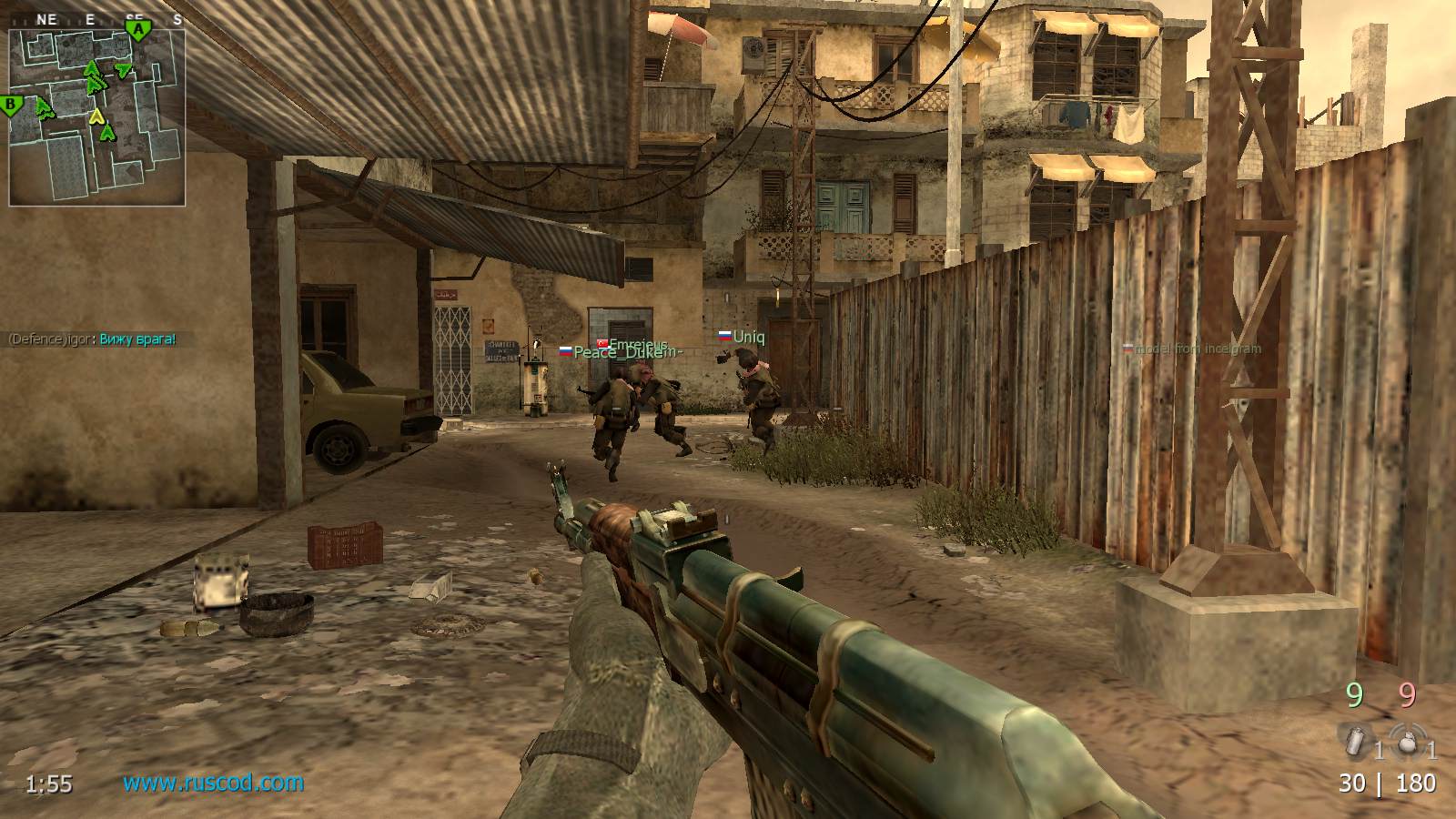Click the minimap in the corner
The image size is (1456, 819).
96,116
